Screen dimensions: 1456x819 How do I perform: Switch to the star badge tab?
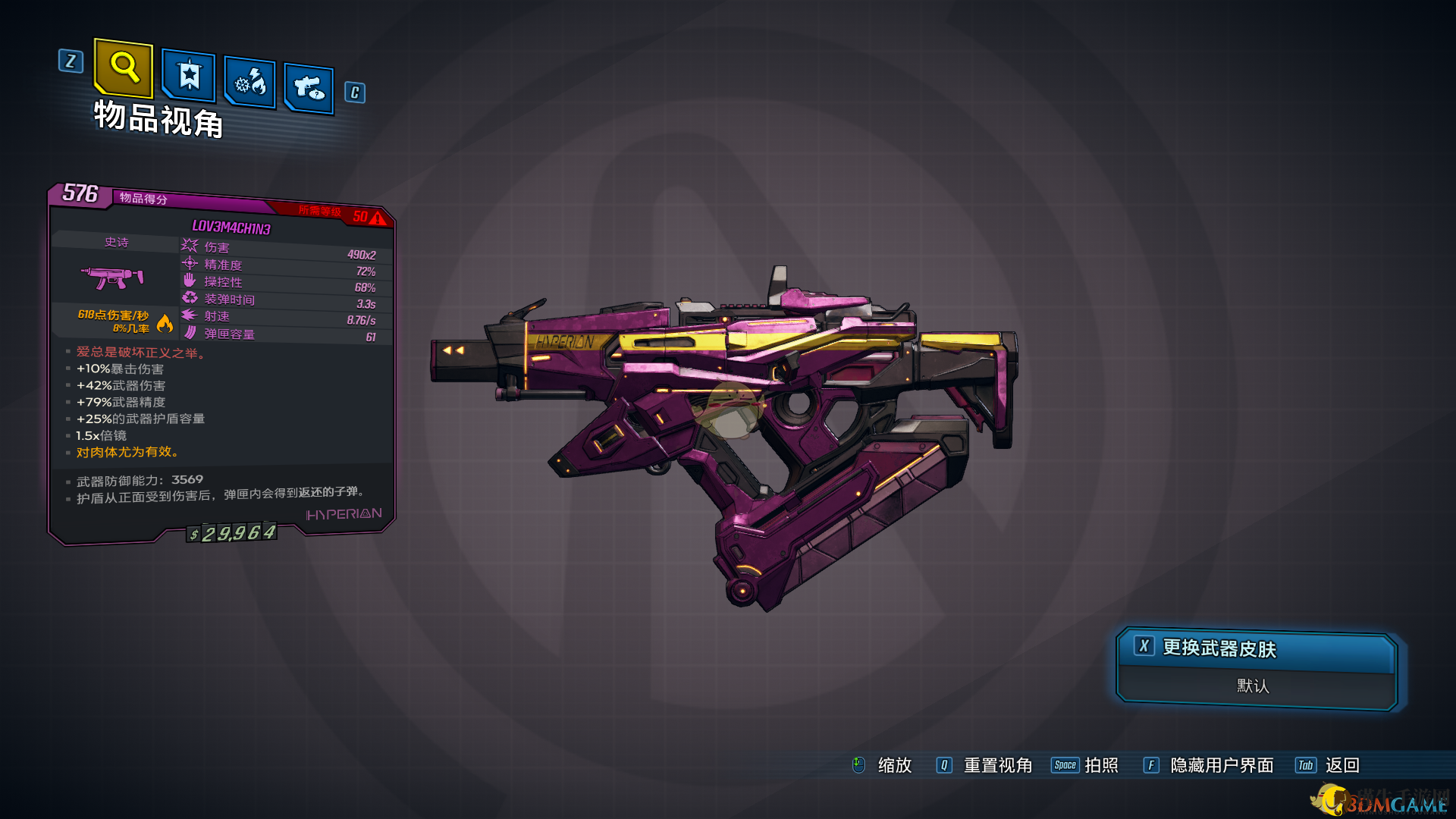point(189,76)
